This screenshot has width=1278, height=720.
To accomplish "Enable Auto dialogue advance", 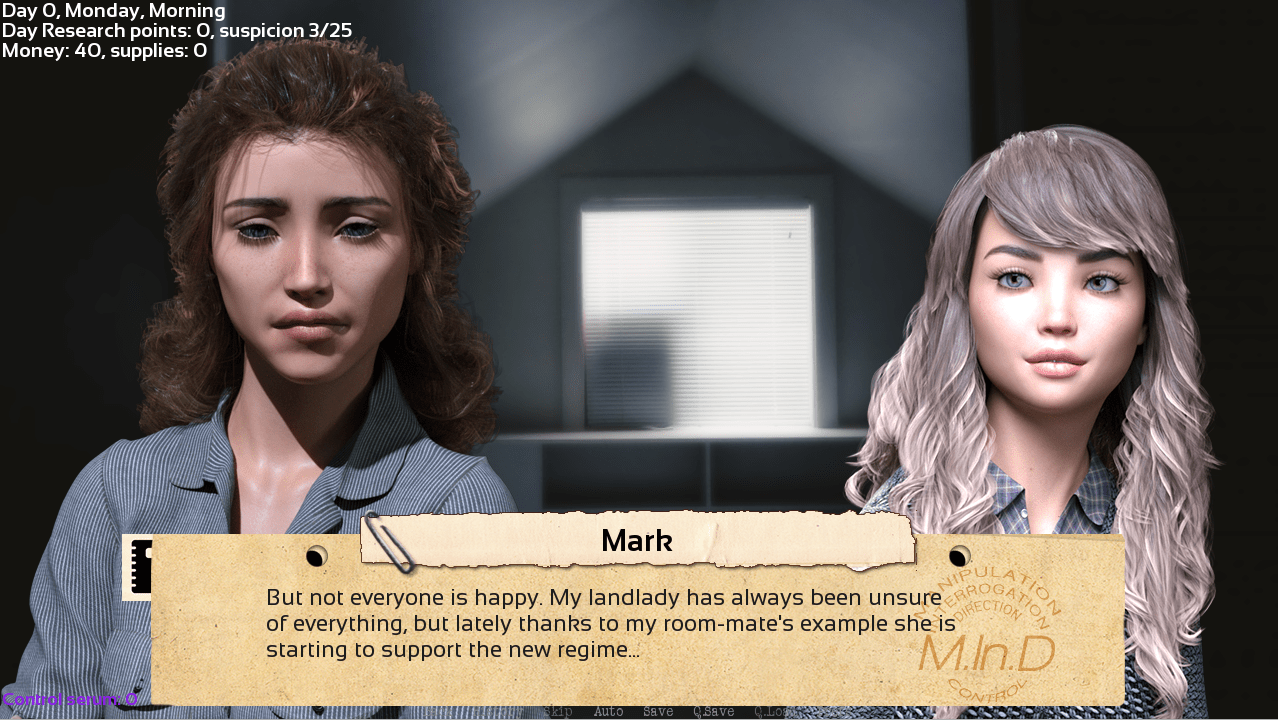I will [x=608, y=712].
